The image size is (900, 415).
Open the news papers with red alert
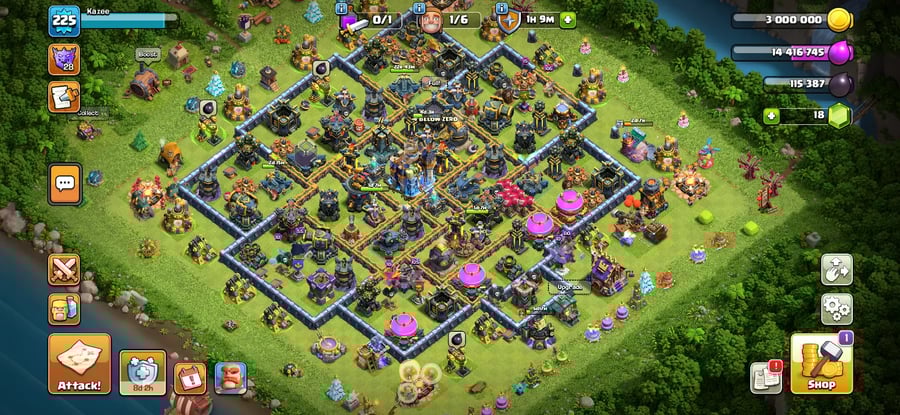point(766,376)
